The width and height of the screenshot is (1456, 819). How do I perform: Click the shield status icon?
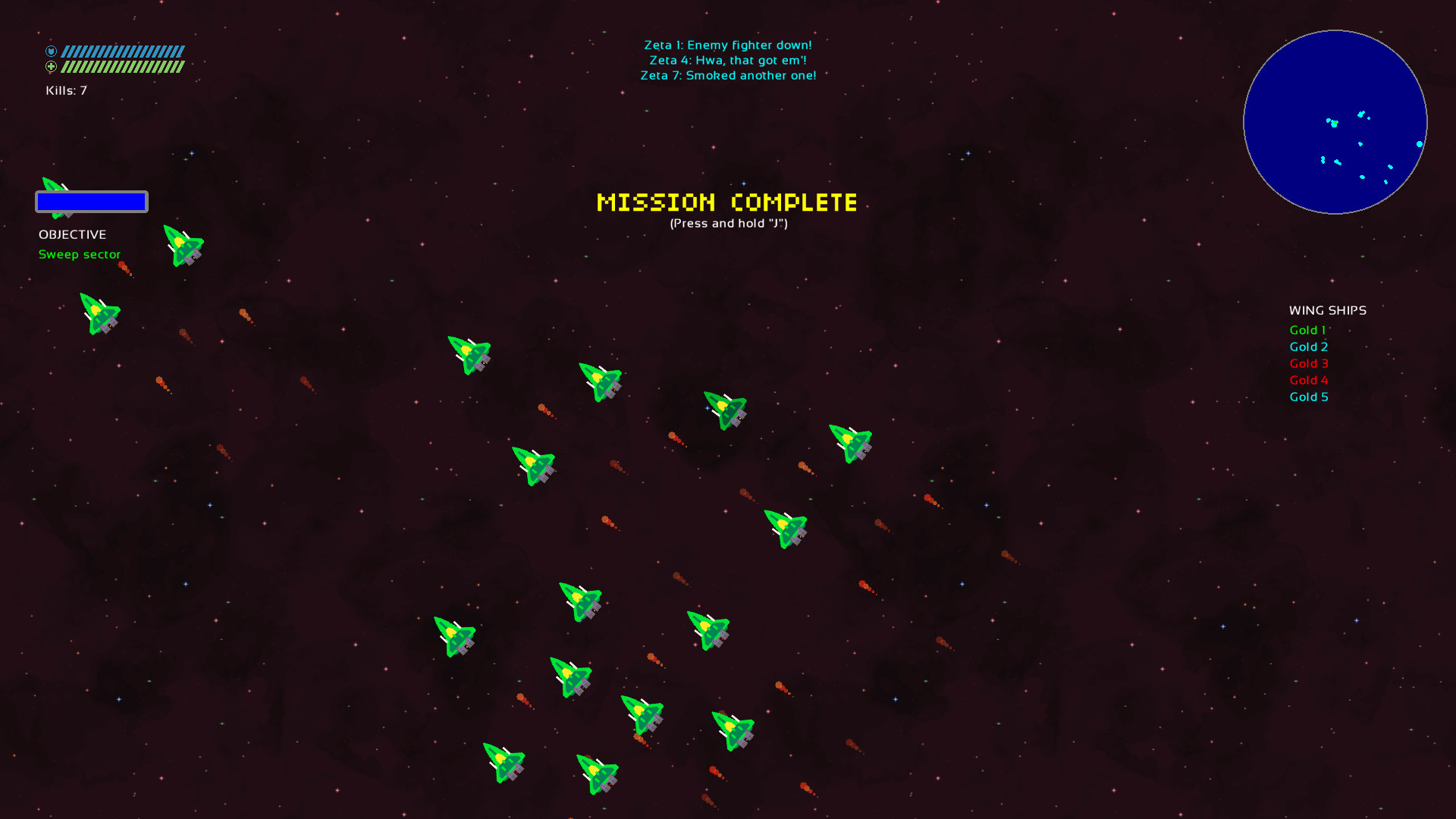point(51,50)
